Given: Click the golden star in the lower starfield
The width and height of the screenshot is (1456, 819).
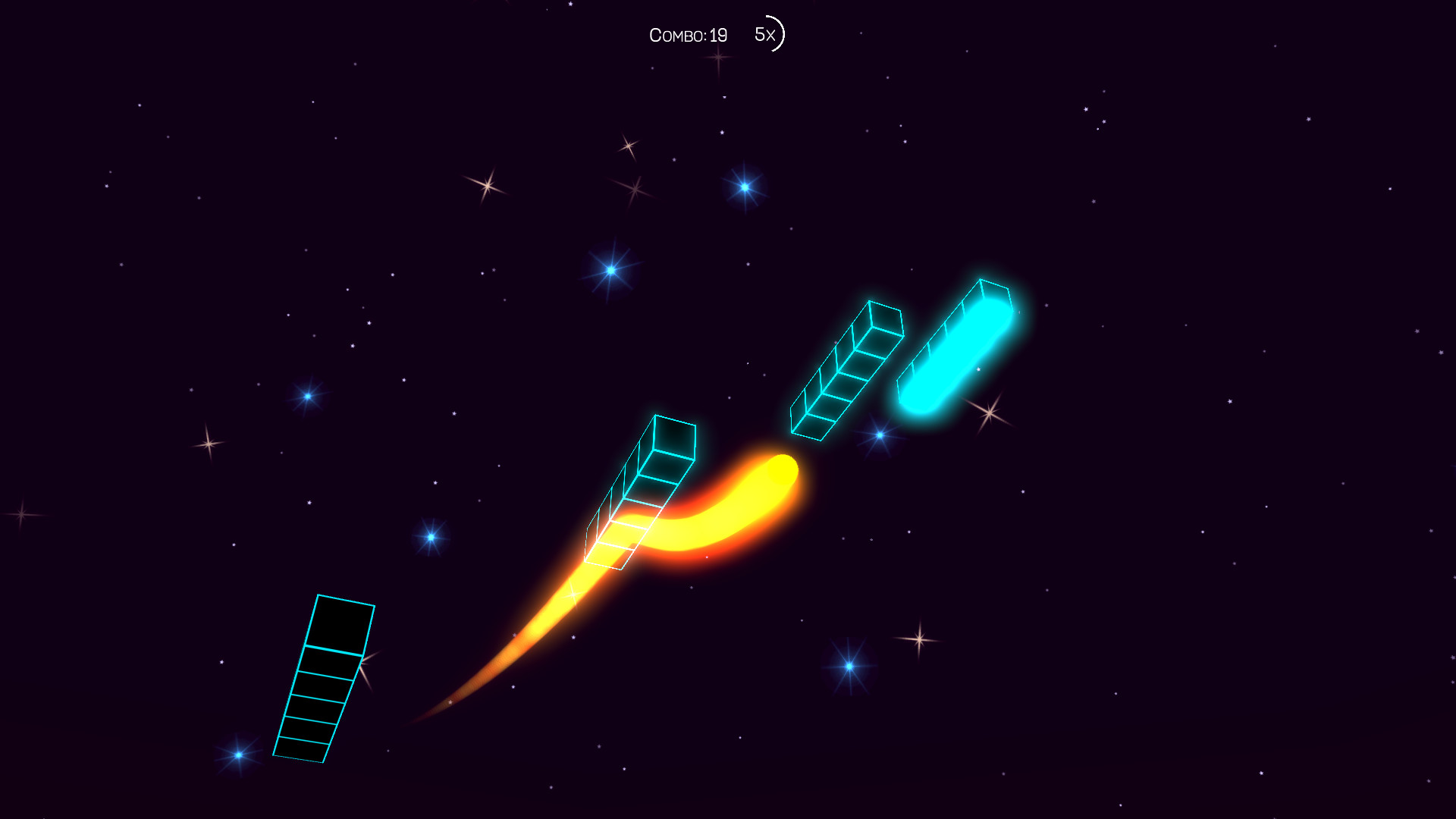Looking at the screenshot, I should 918,639.
